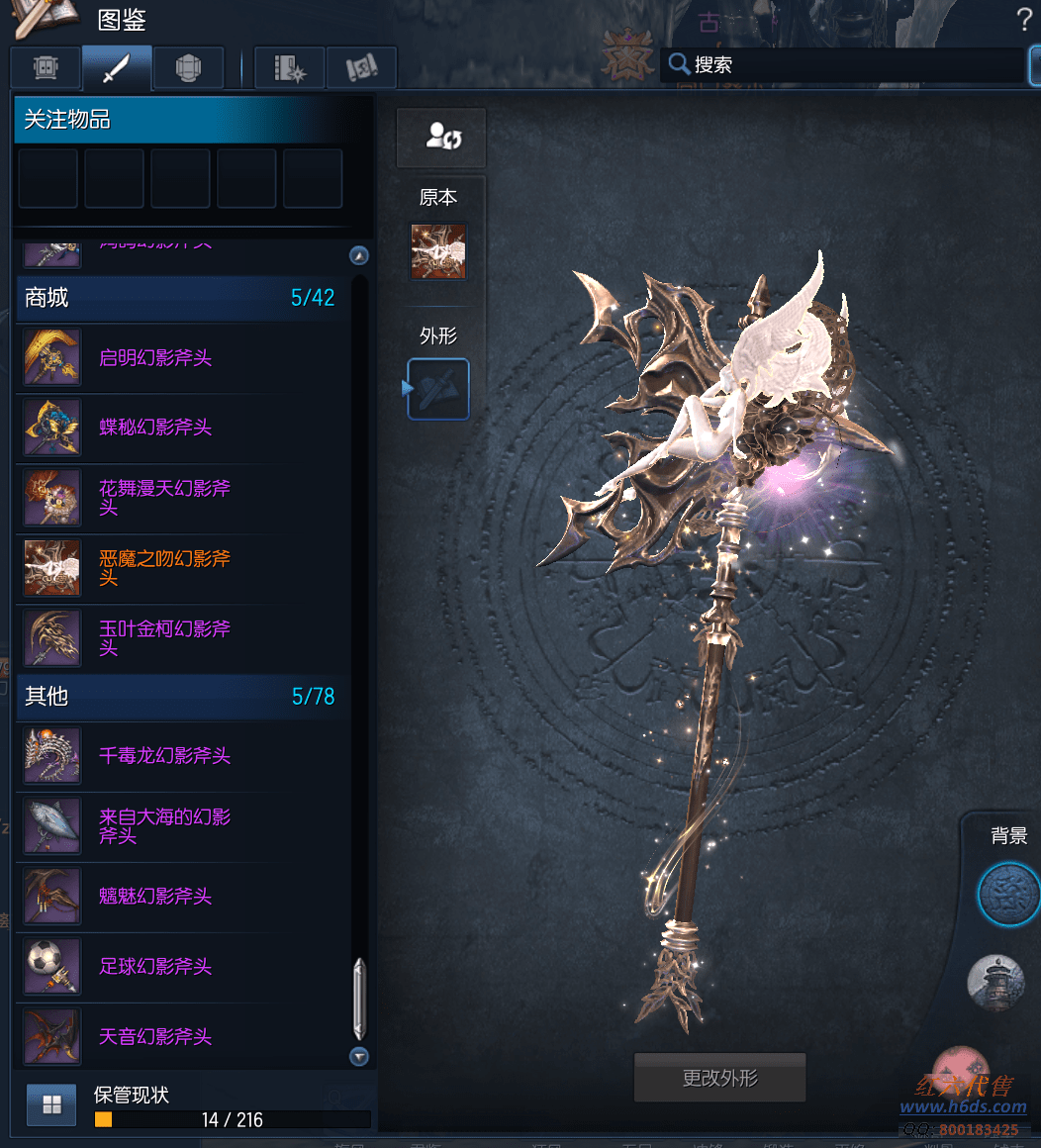
Task: Select the 足球幻影斧头 soccer axe
Action: click(x=155, y=967)
